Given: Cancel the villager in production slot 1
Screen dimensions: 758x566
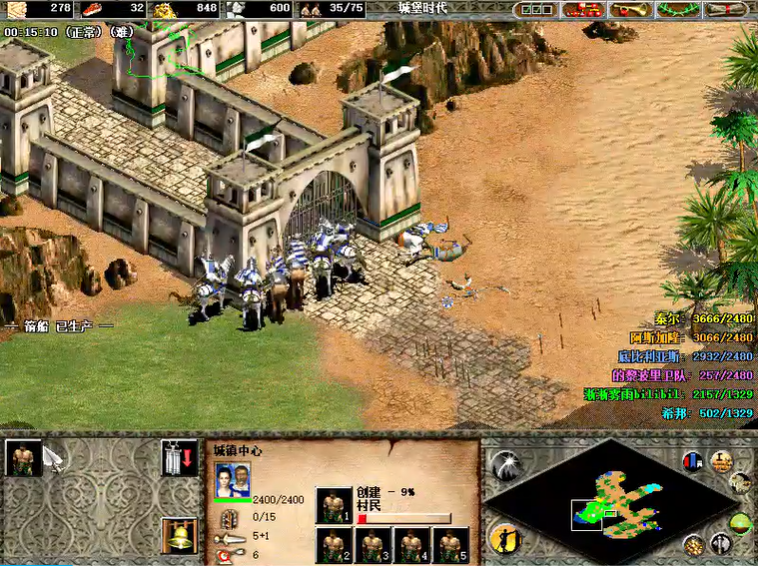Looking at the screenshot, I should coord(334,505).
